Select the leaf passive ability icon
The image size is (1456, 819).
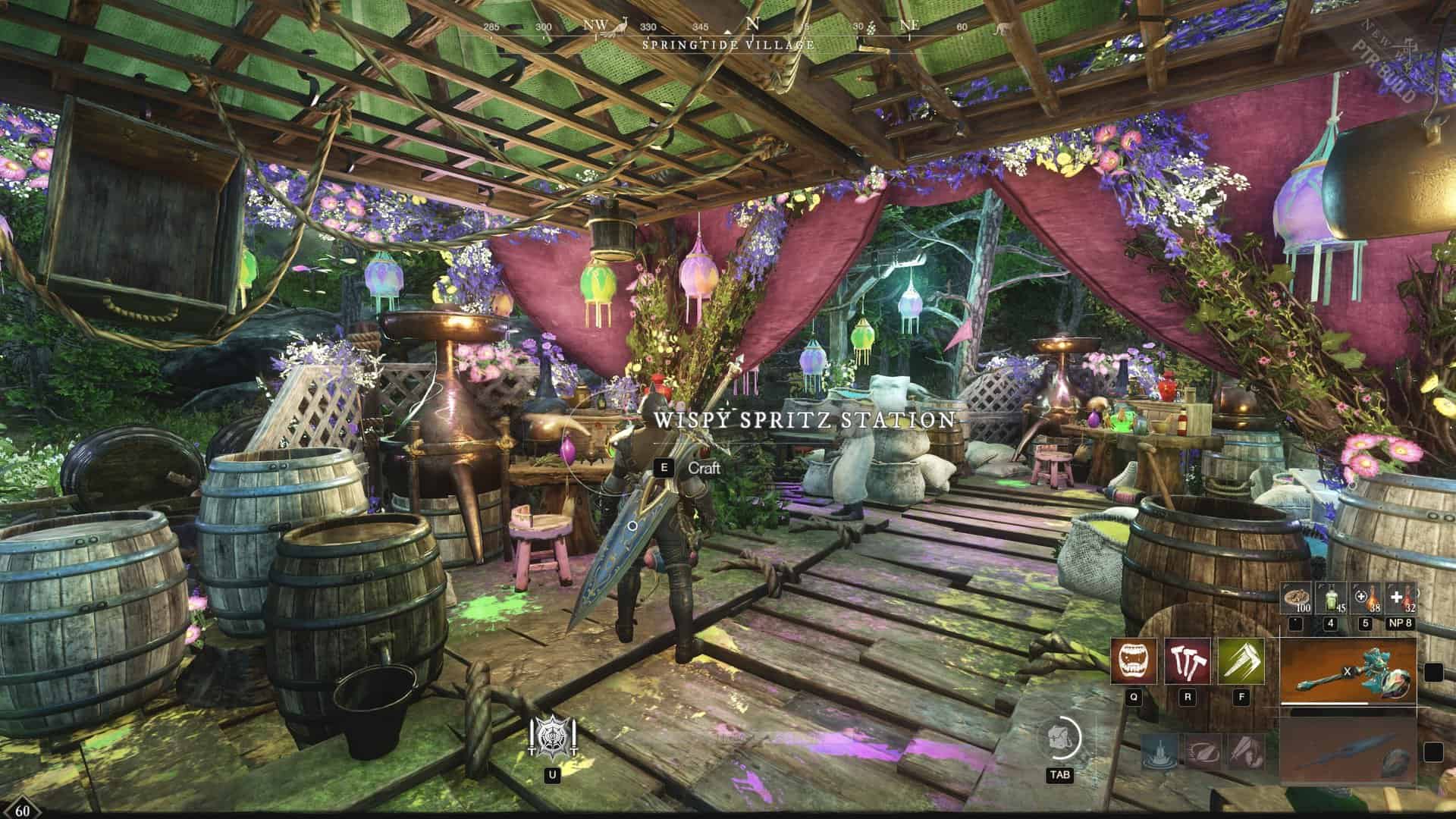coord(1203,754)
